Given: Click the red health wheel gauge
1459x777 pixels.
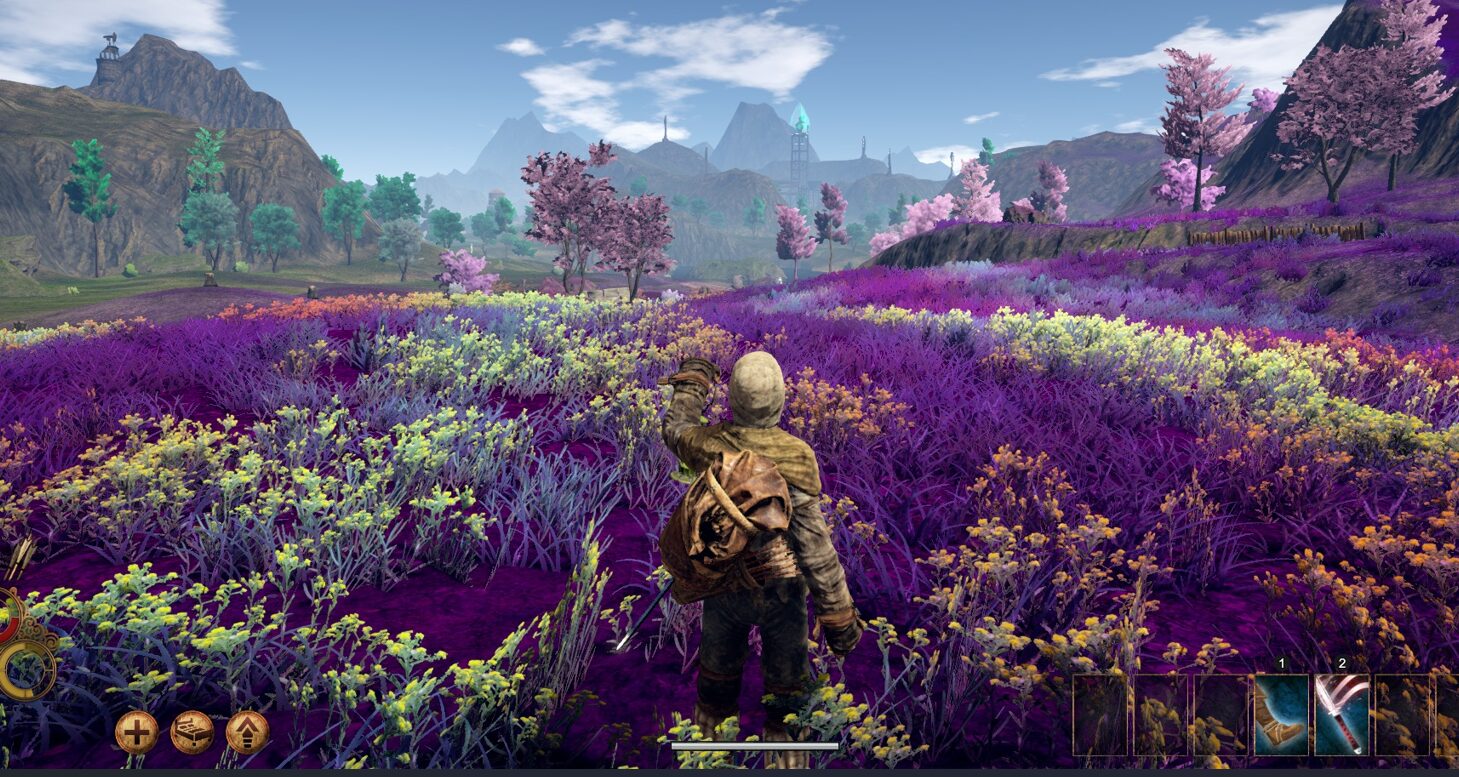Looking at the screenshot, I should pyautogui.click(x=8, y=618).
